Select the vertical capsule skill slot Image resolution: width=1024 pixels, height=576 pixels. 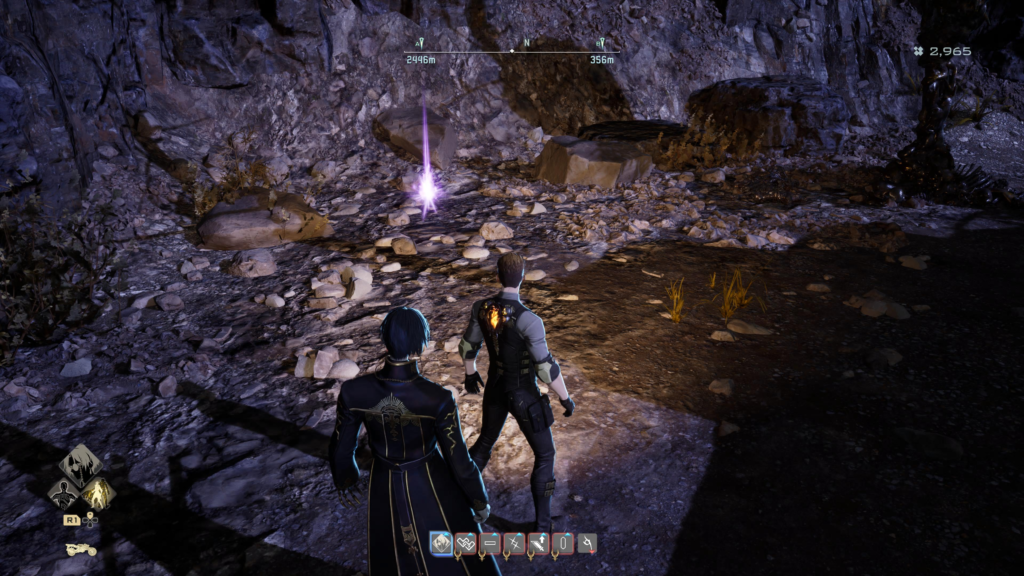coord(562,543)
